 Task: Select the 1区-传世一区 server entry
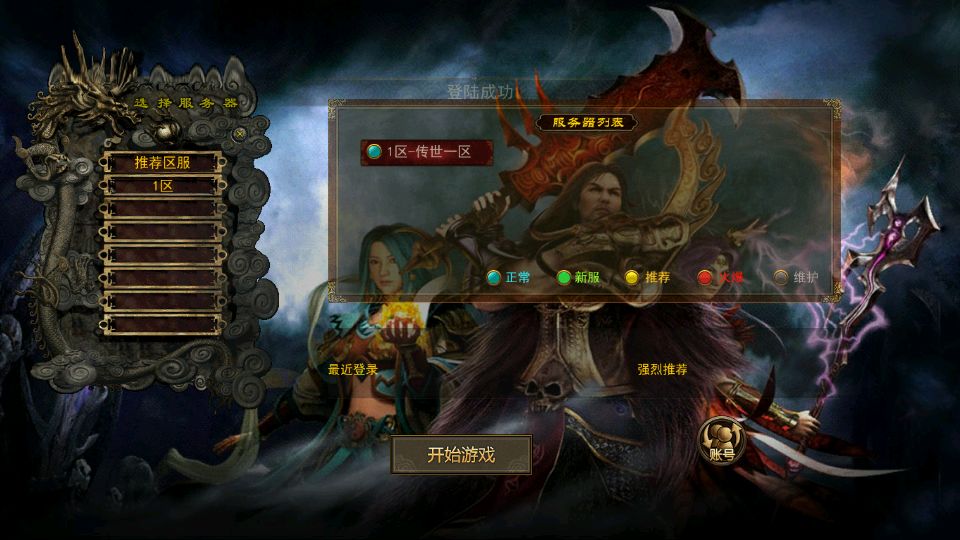(429, 152)
